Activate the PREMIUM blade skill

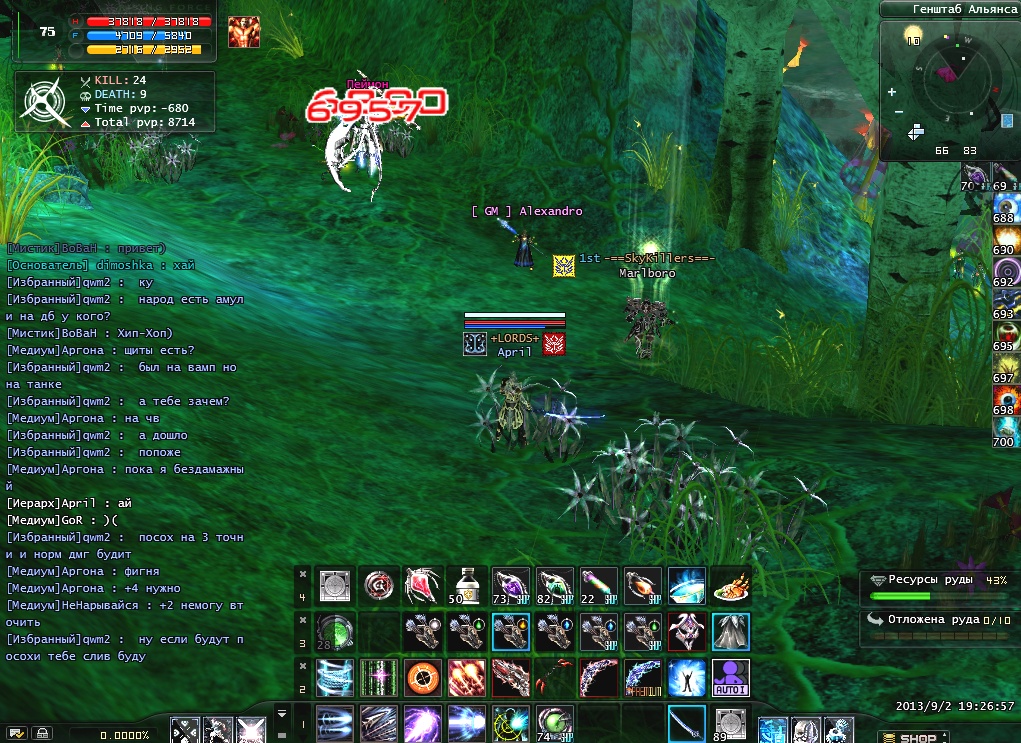(x=642, y=678)
